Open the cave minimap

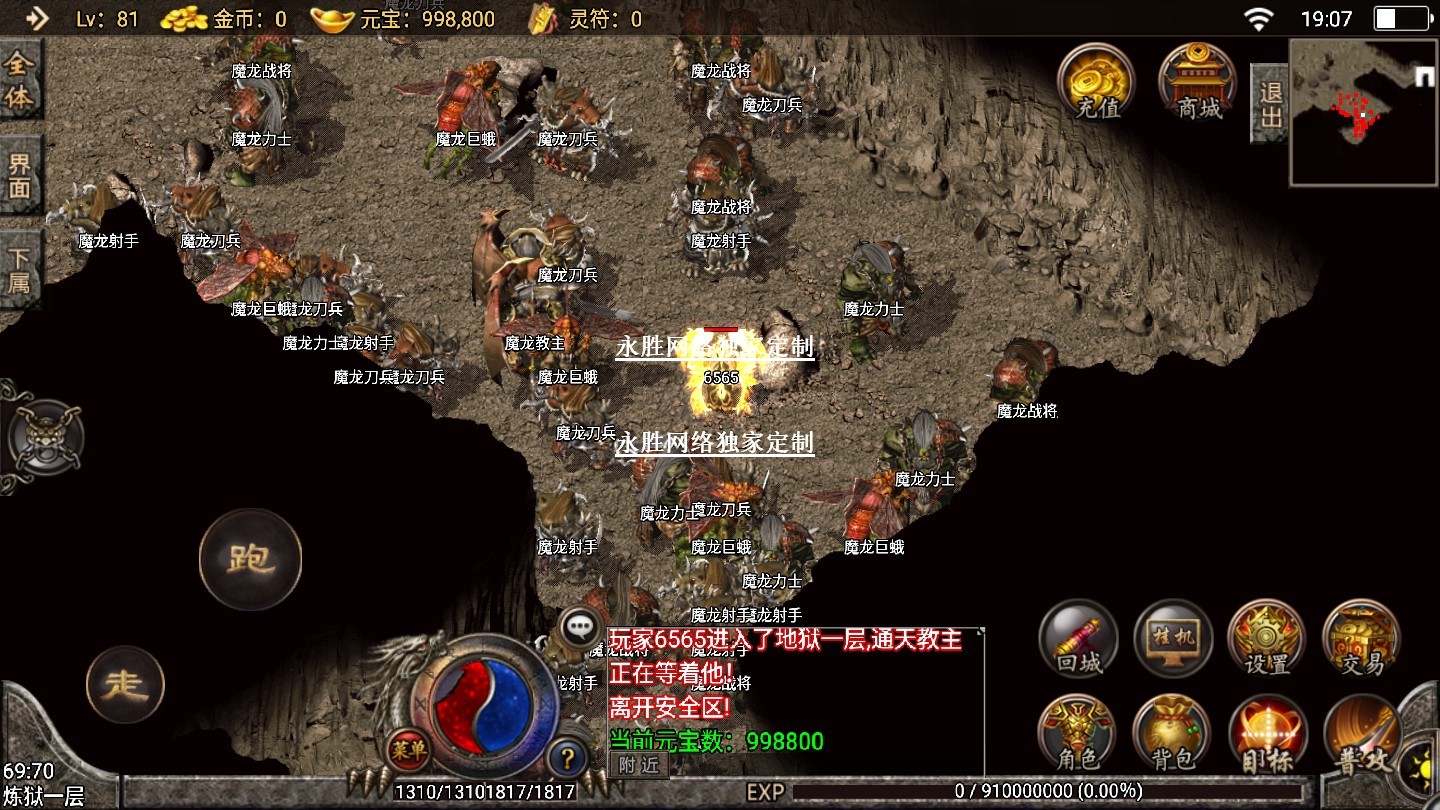click(x=1363, y=112)
